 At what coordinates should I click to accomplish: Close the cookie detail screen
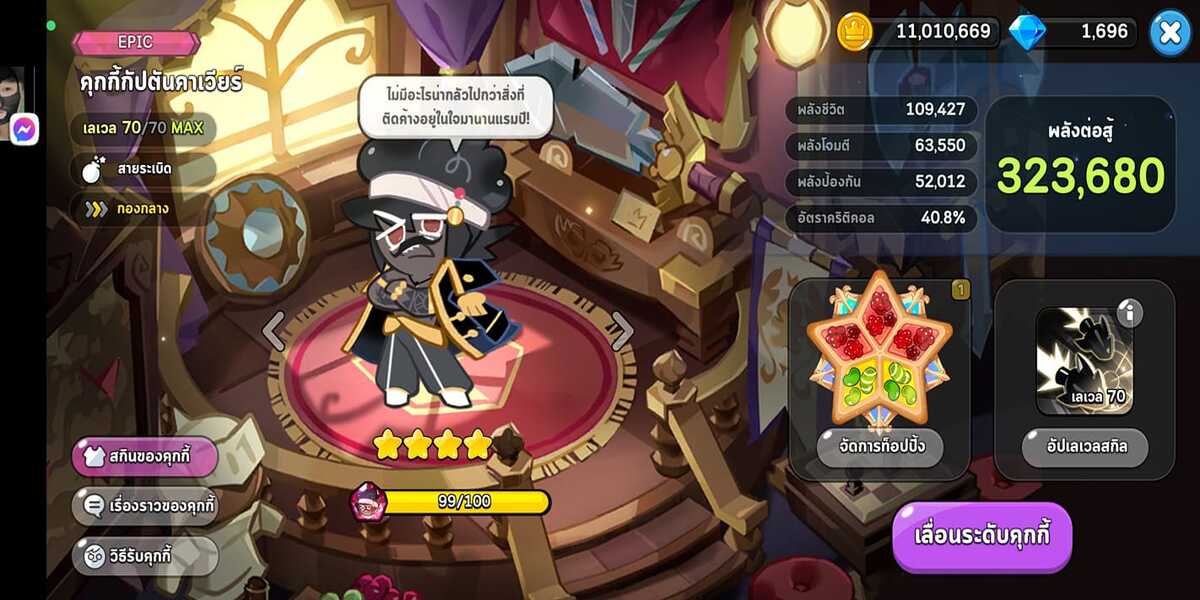click(x=1169, y=32)
